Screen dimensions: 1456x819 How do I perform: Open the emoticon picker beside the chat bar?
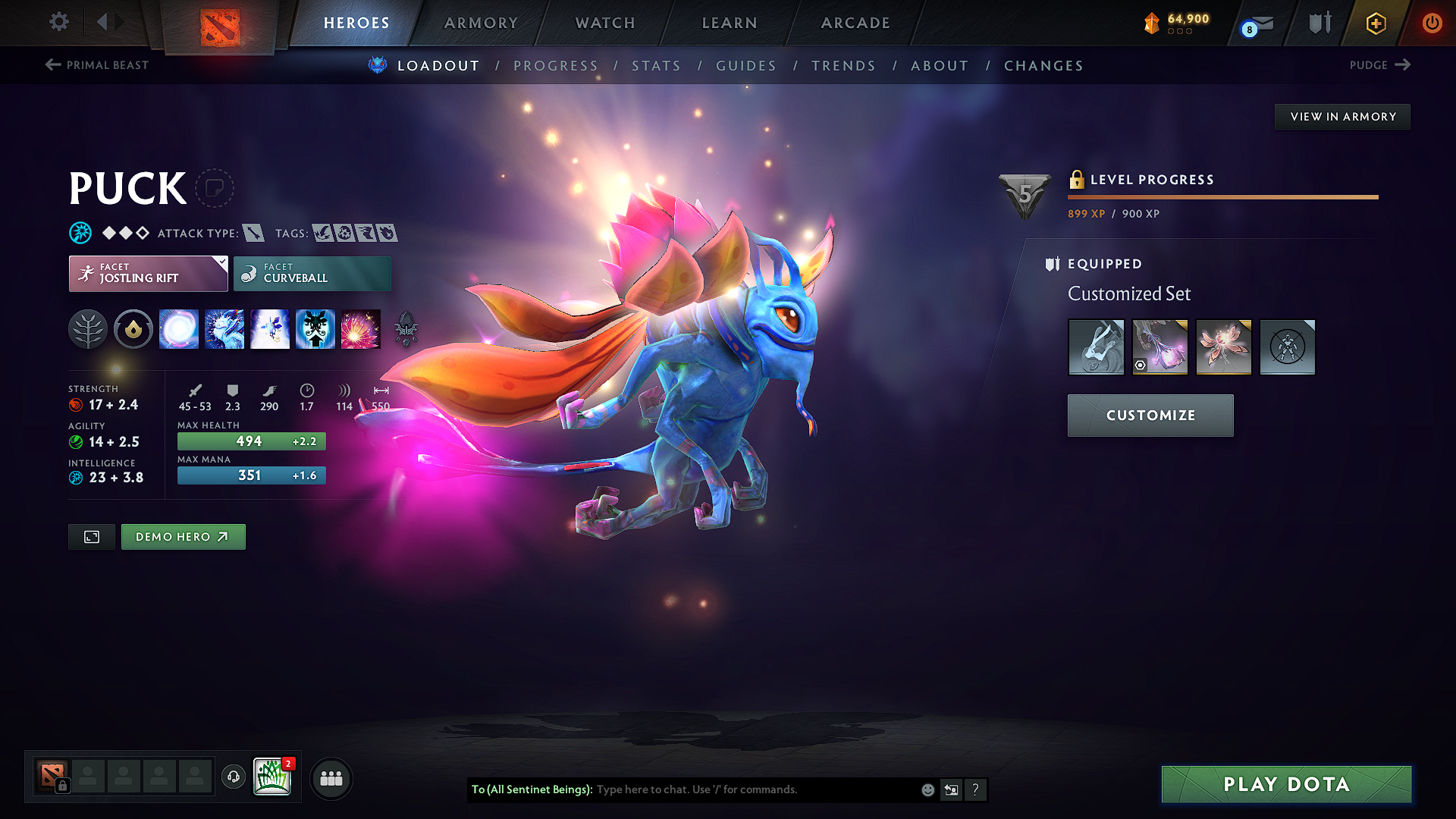point(927,789)
